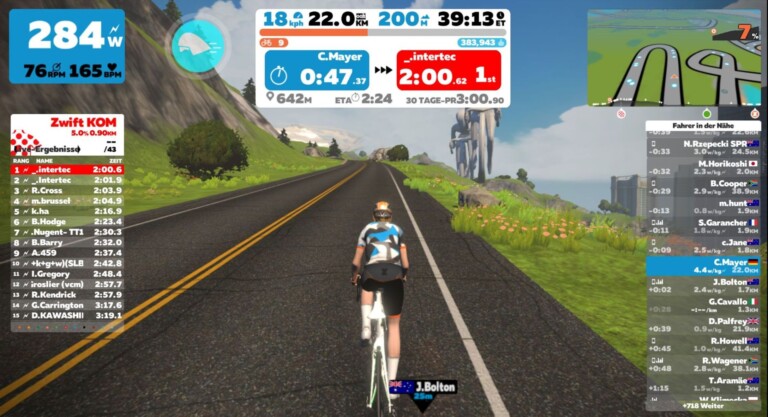The width and height of the screenshot is (768, 417).
Task: Click R.Cross on the KOM leaderboard
Action: click(66, 190)
